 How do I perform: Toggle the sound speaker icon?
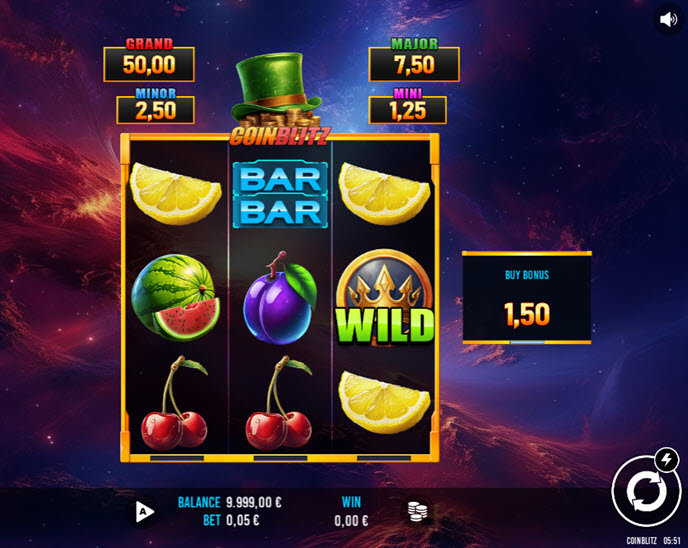(x=668, y=20)
